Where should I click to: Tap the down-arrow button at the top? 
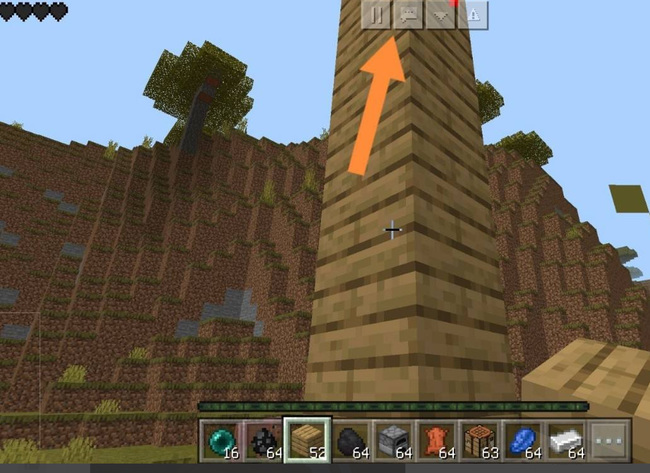click(x=439, y=14)
